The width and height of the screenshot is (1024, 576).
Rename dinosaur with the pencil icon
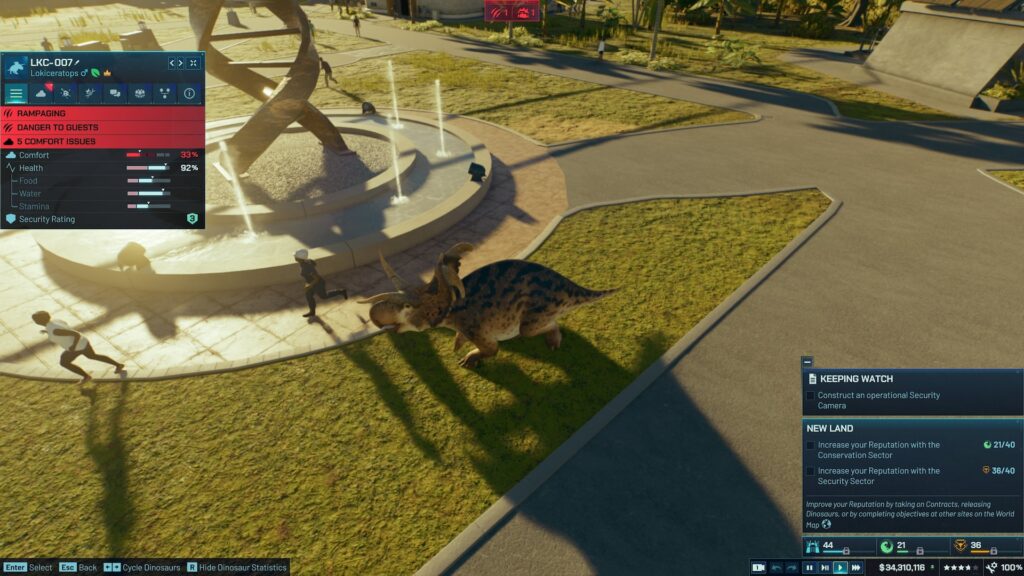pos(77,62)
